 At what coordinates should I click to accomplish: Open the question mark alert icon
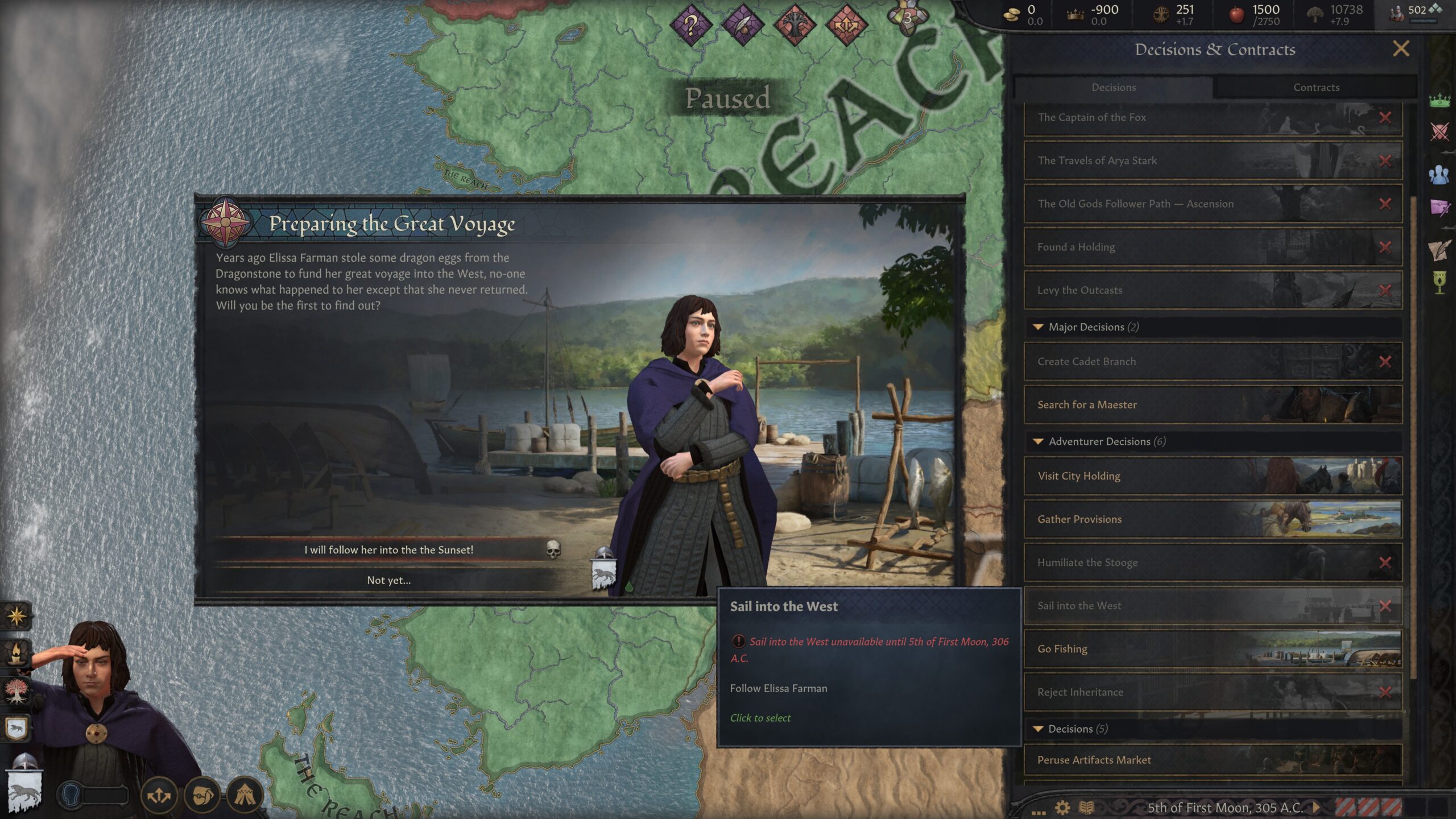[x=690, y=25]
